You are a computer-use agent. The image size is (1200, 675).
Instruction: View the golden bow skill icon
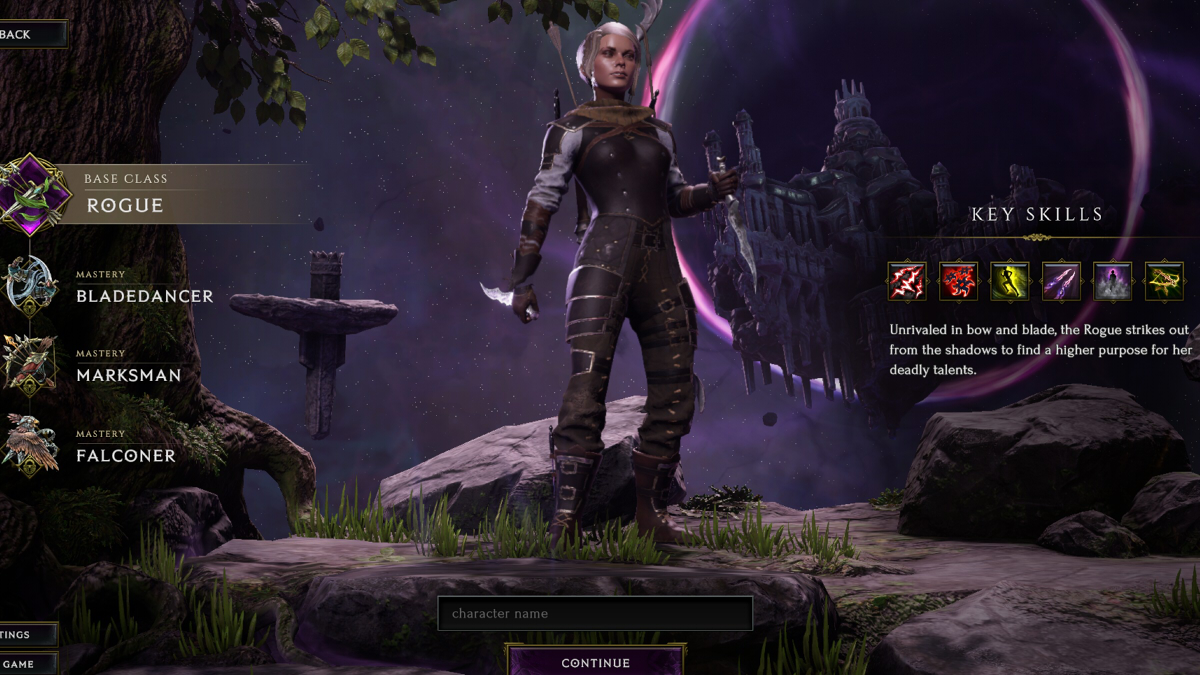coord(1164,282)
